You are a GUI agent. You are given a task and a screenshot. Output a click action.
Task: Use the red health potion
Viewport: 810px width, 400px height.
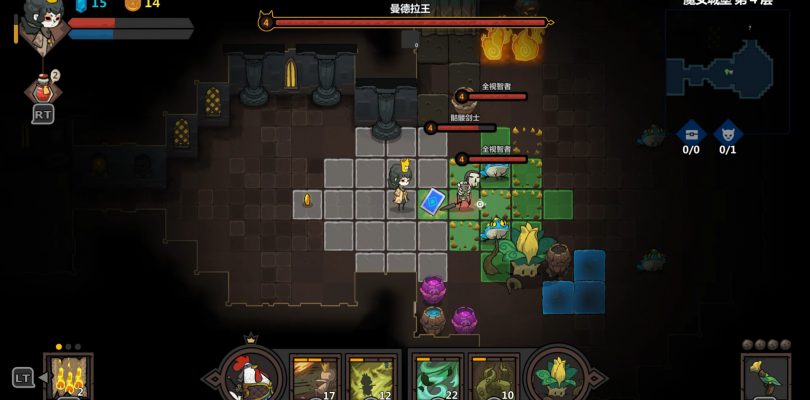(42, 90)
